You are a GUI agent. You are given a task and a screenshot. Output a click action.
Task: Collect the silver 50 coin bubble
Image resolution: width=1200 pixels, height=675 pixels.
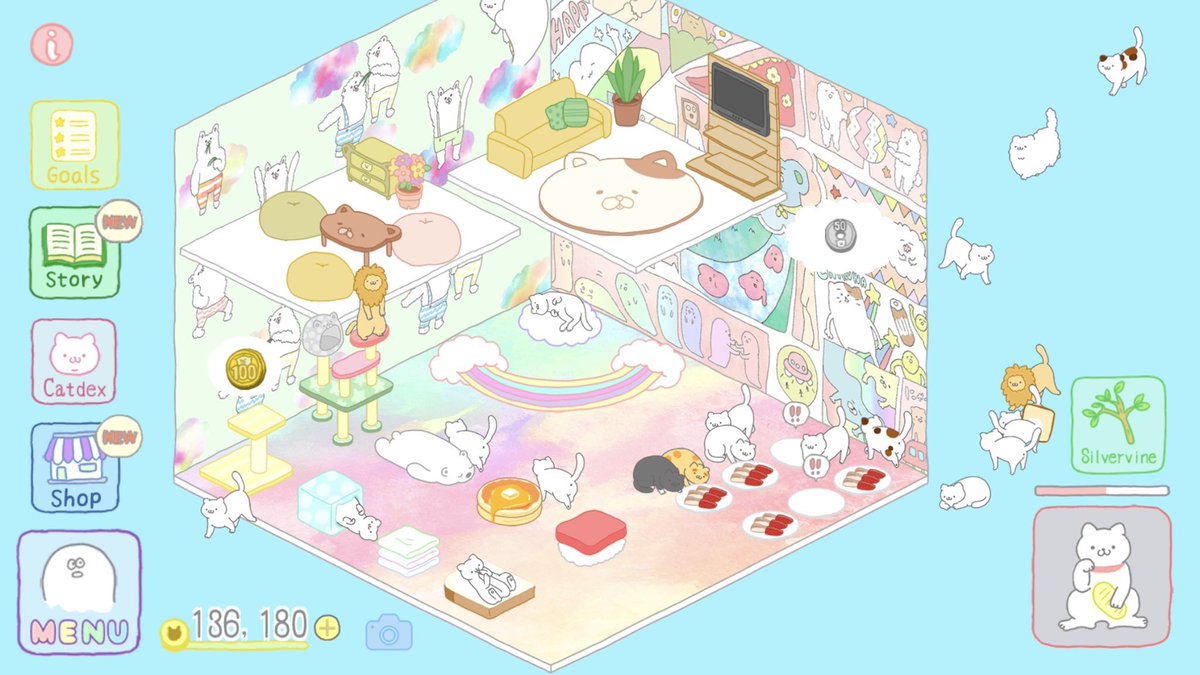(840, 236)
